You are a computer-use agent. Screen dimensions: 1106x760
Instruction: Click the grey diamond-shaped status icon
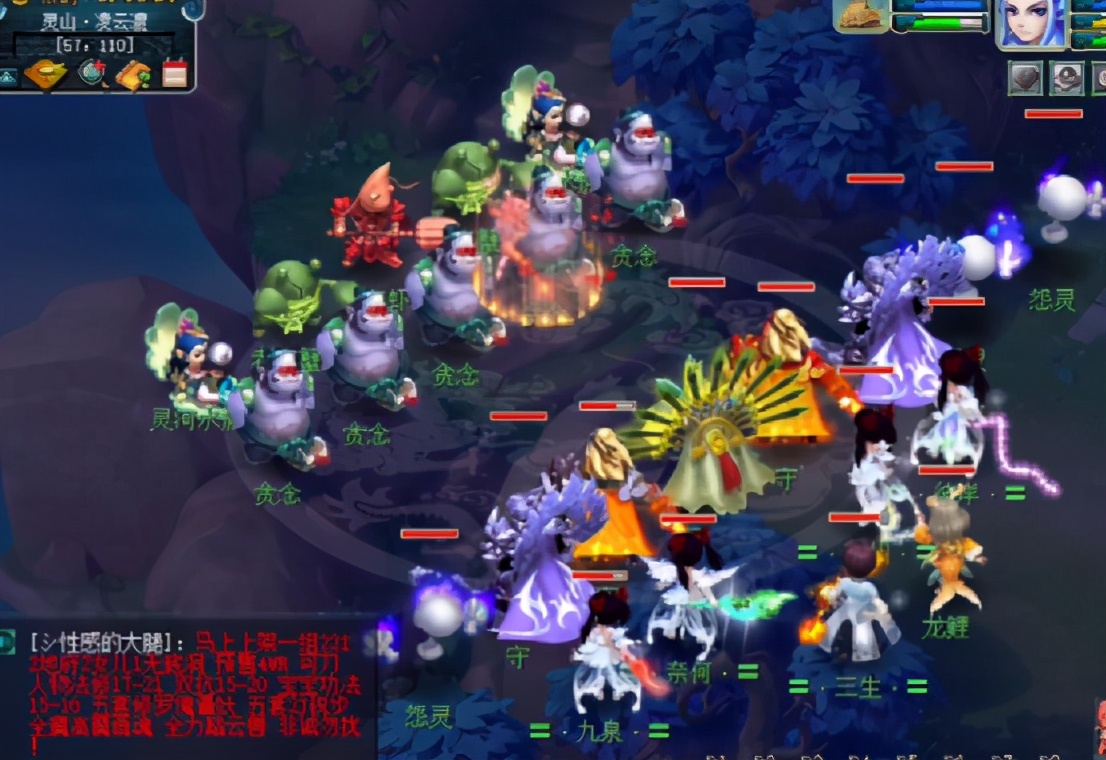pos(1025,78)
